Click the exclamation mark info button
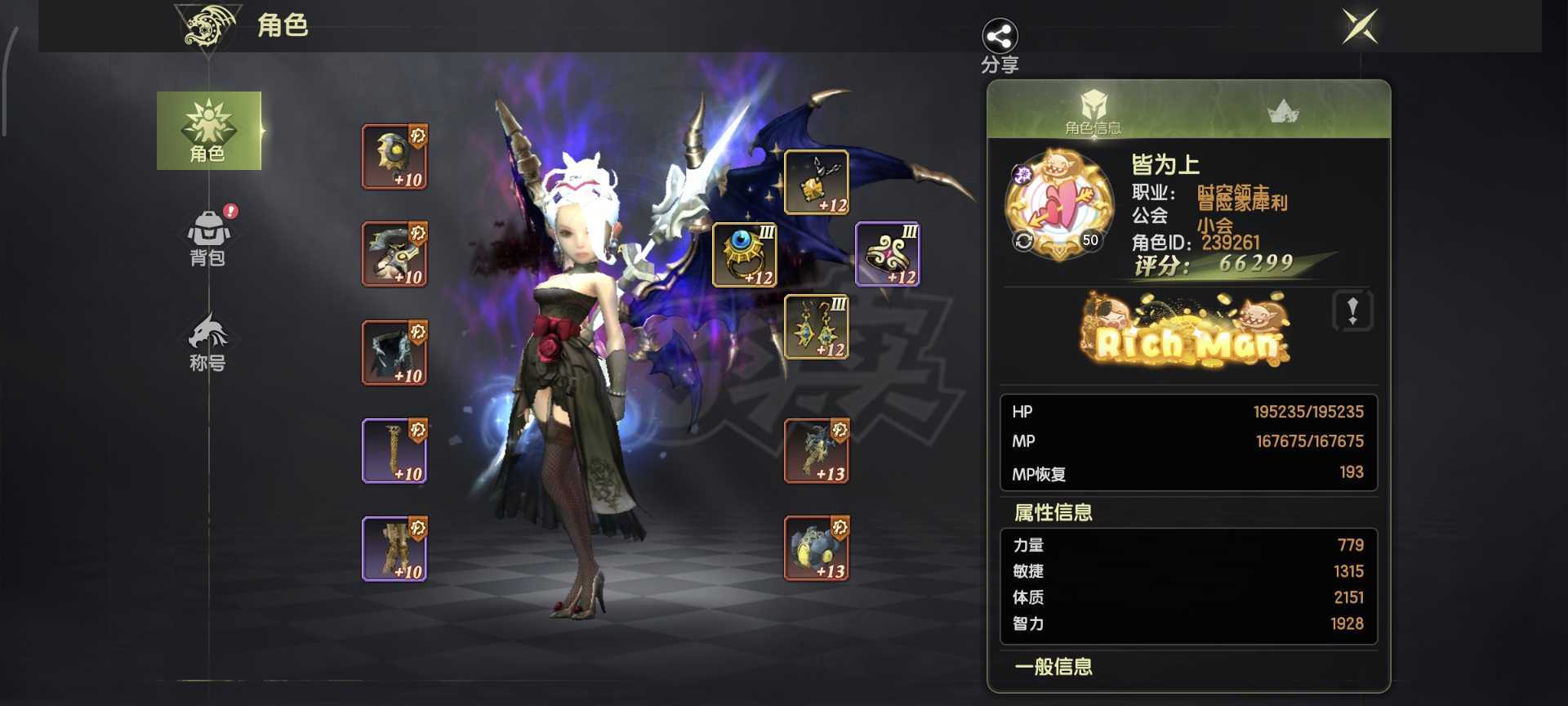The image size is (1568, 706). point(1352,311)
